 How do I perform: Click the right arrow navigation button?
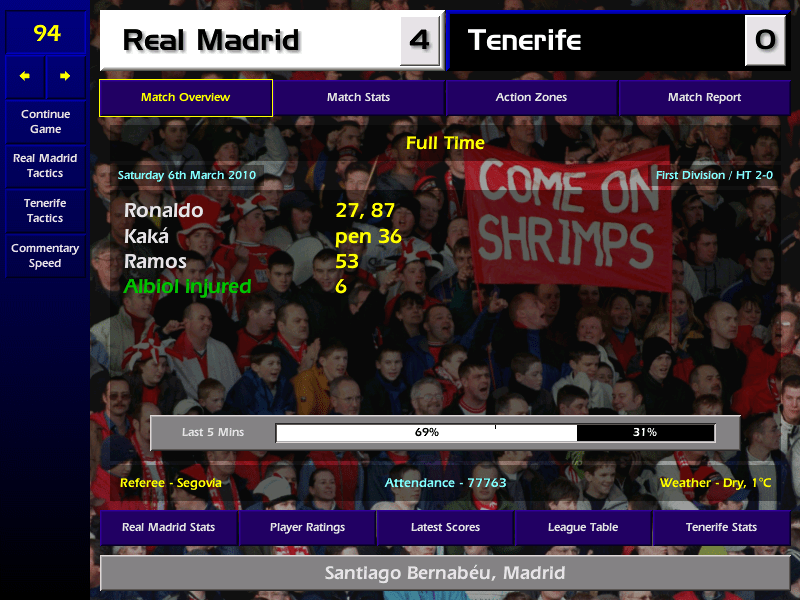coord(65,76)
